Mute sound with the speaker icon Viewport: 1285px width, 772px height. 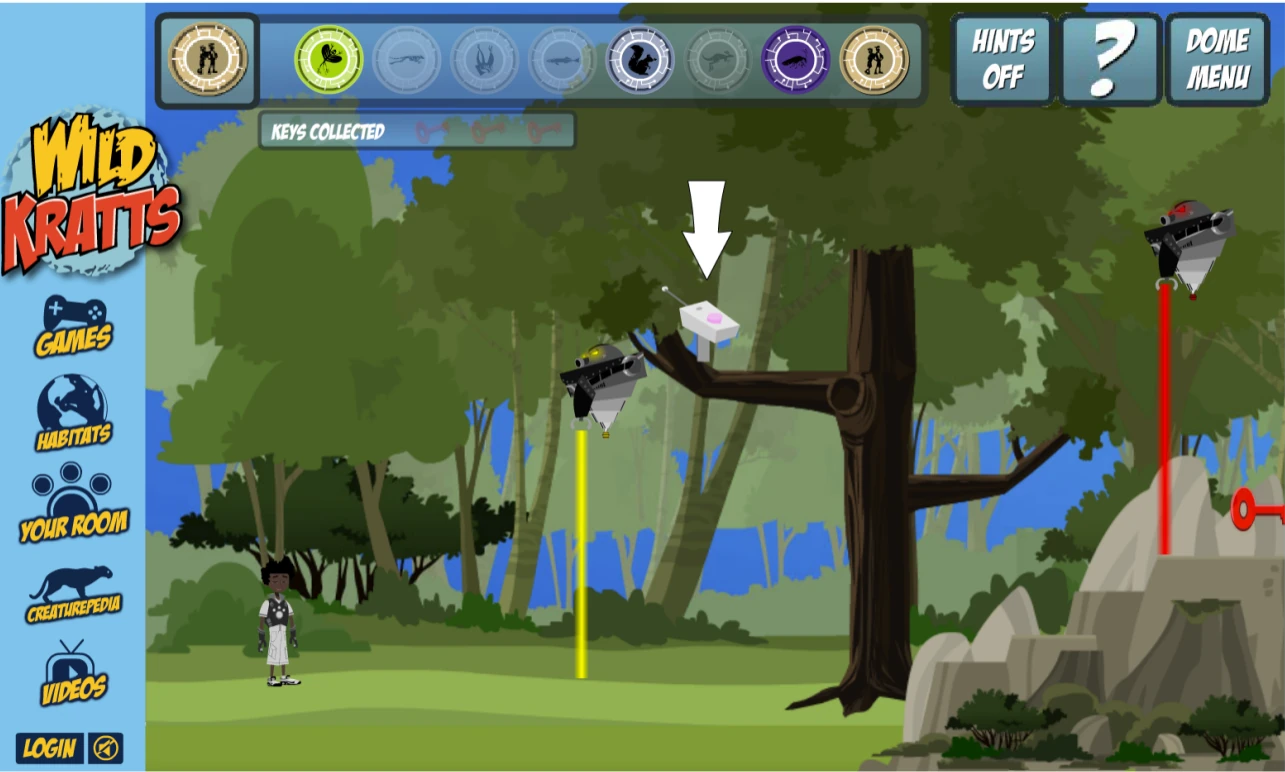click(107, 748)
